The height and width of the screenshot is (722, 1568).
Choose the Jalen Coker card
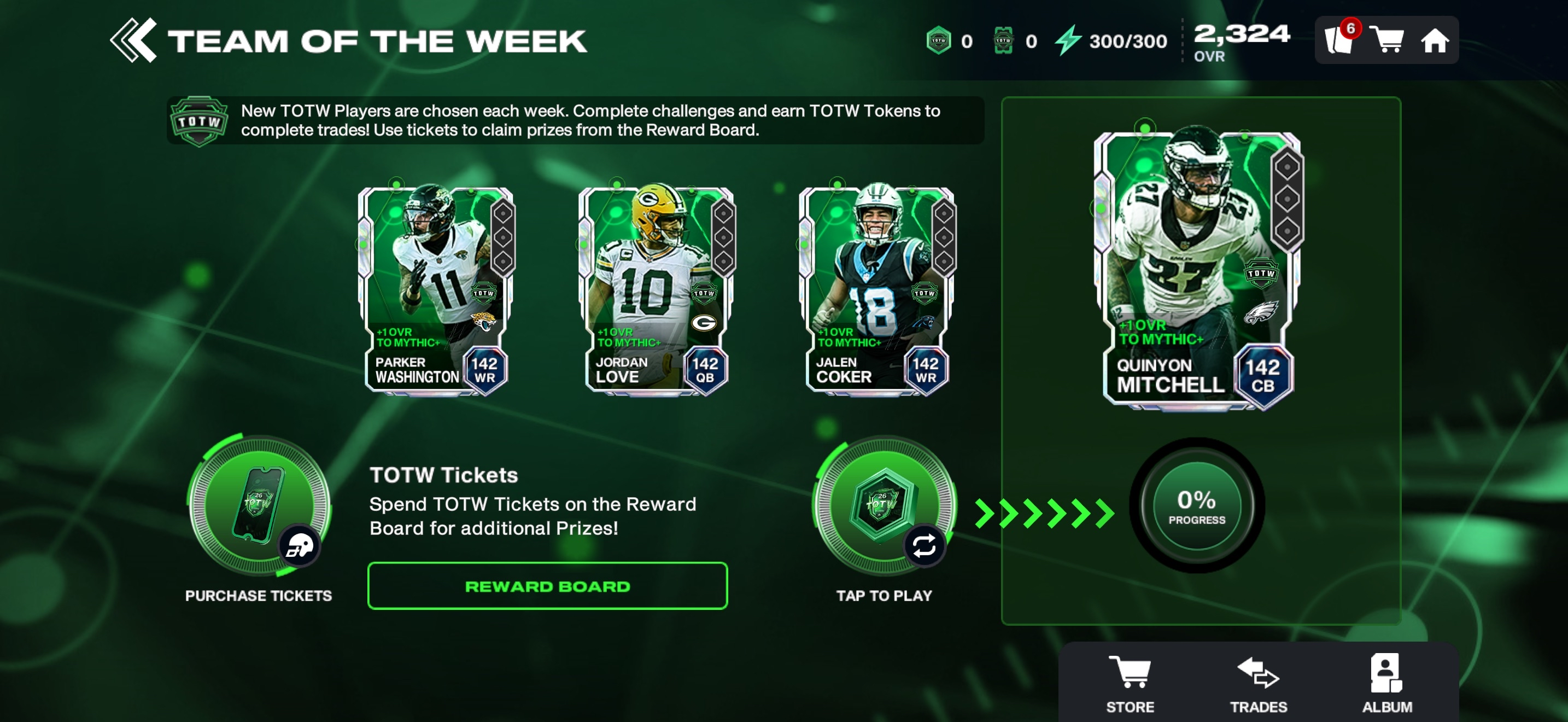click(876, 290)
